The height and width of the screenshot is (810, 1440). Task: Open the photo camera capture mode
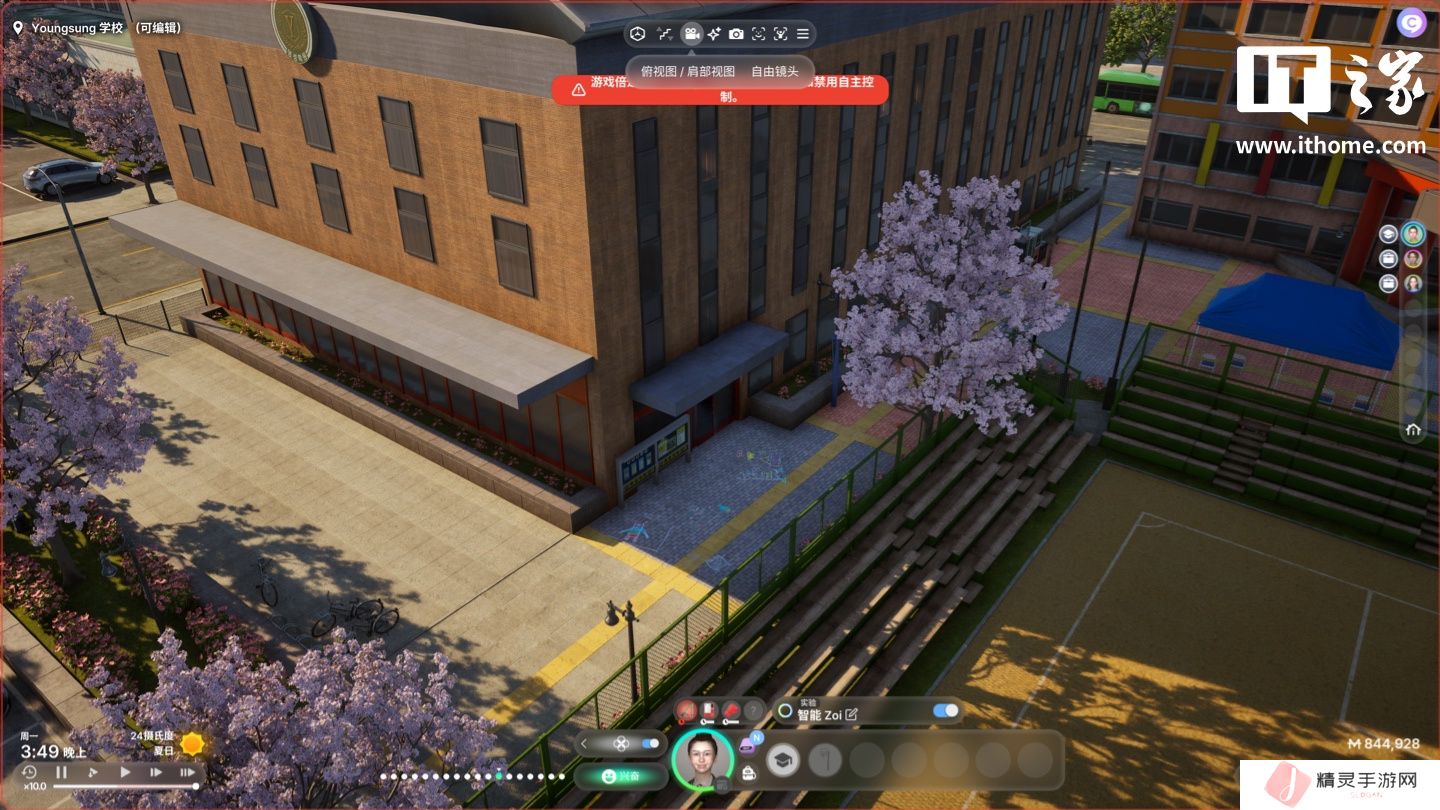tap(736, 34)
